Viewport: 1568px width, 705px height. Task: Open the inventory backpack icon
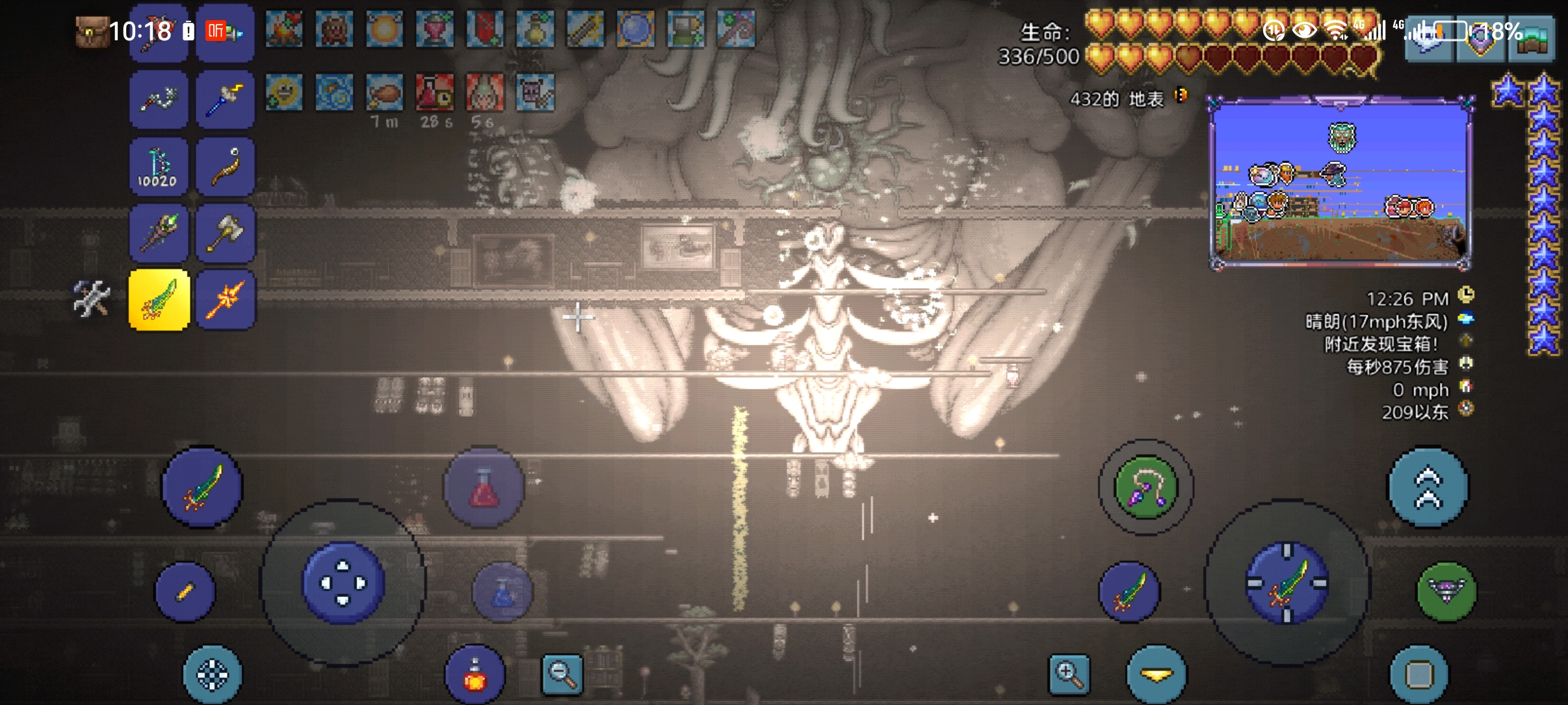(90, 31)
